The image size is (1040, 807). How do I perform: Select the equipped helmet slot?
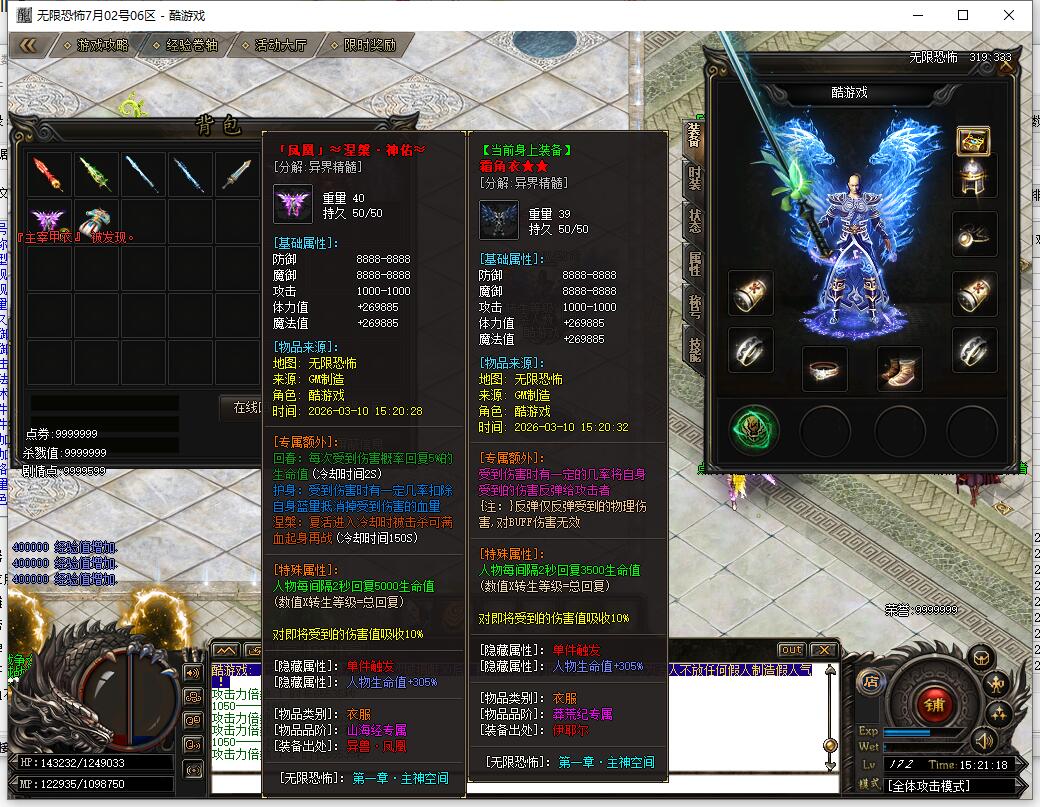coord(973,177)
